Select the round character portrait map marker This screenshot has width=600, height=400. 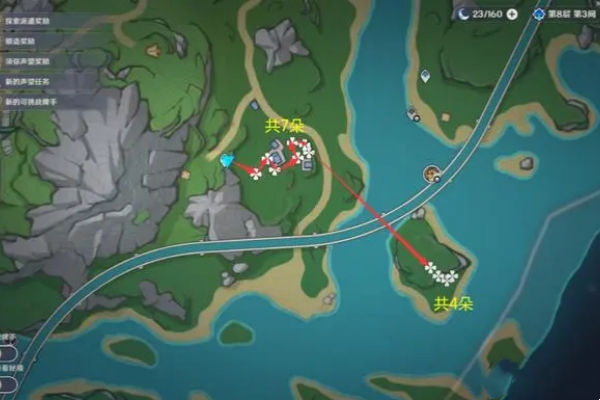(431, 175)
